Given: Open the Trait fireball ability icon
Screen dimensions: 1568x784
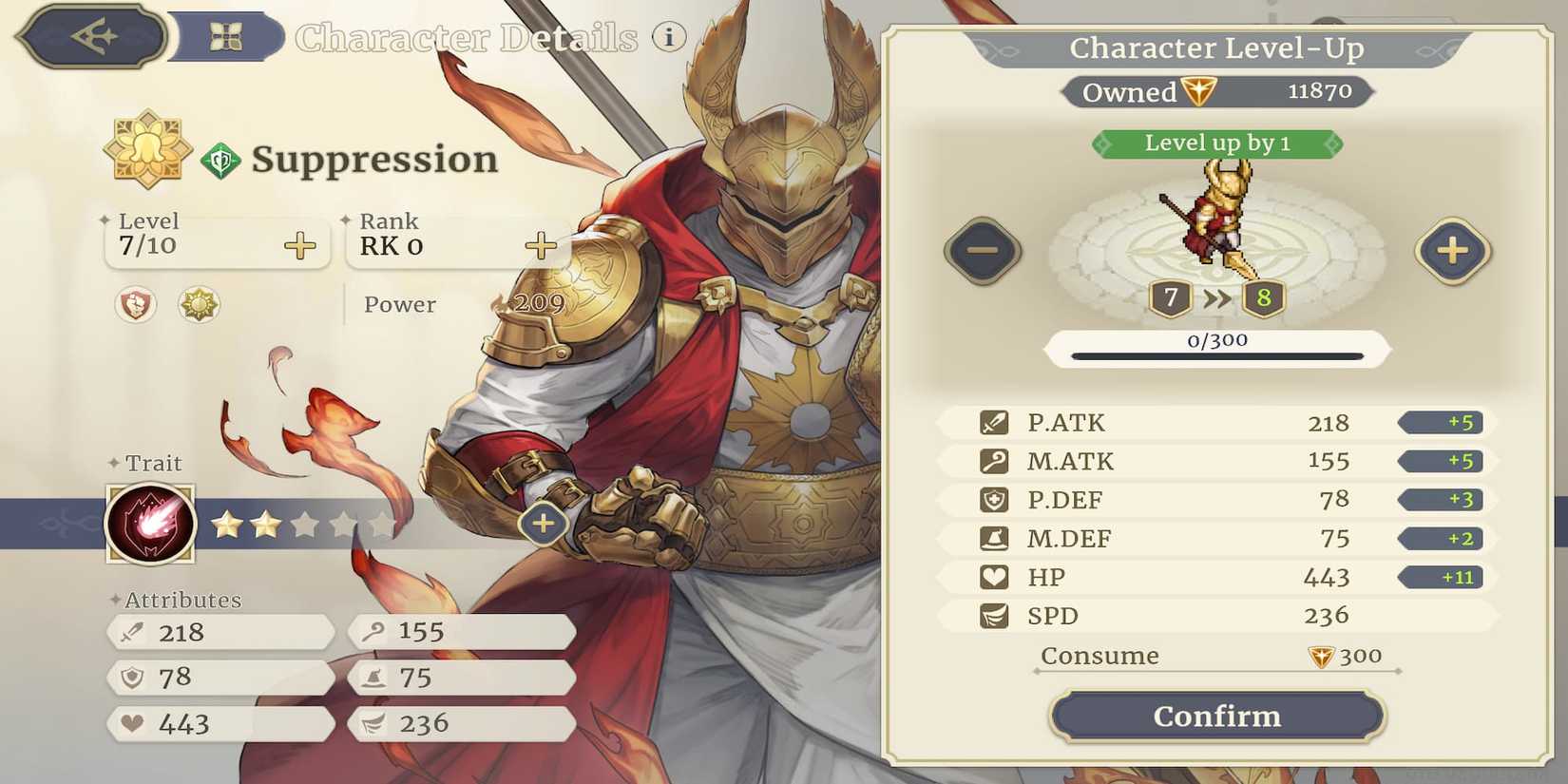Looking at the screenshot, I should pos(150,523).
